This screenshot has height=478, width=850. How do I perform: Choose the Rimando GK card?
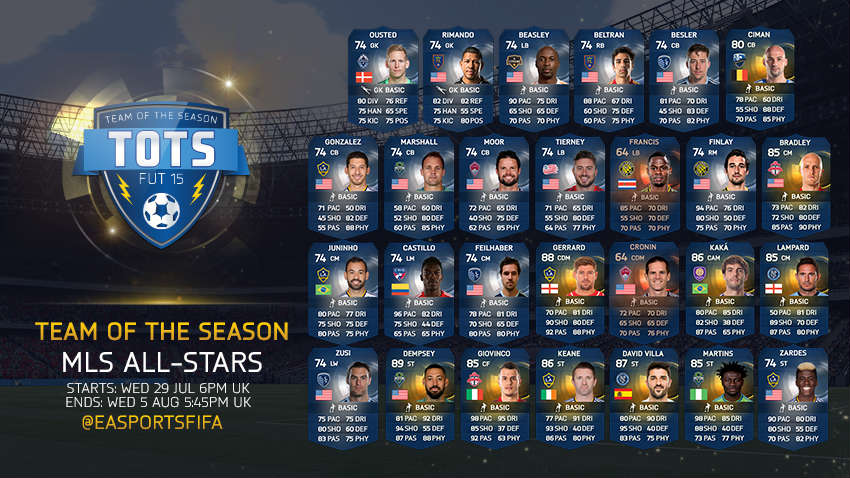[x=457, y=78]
